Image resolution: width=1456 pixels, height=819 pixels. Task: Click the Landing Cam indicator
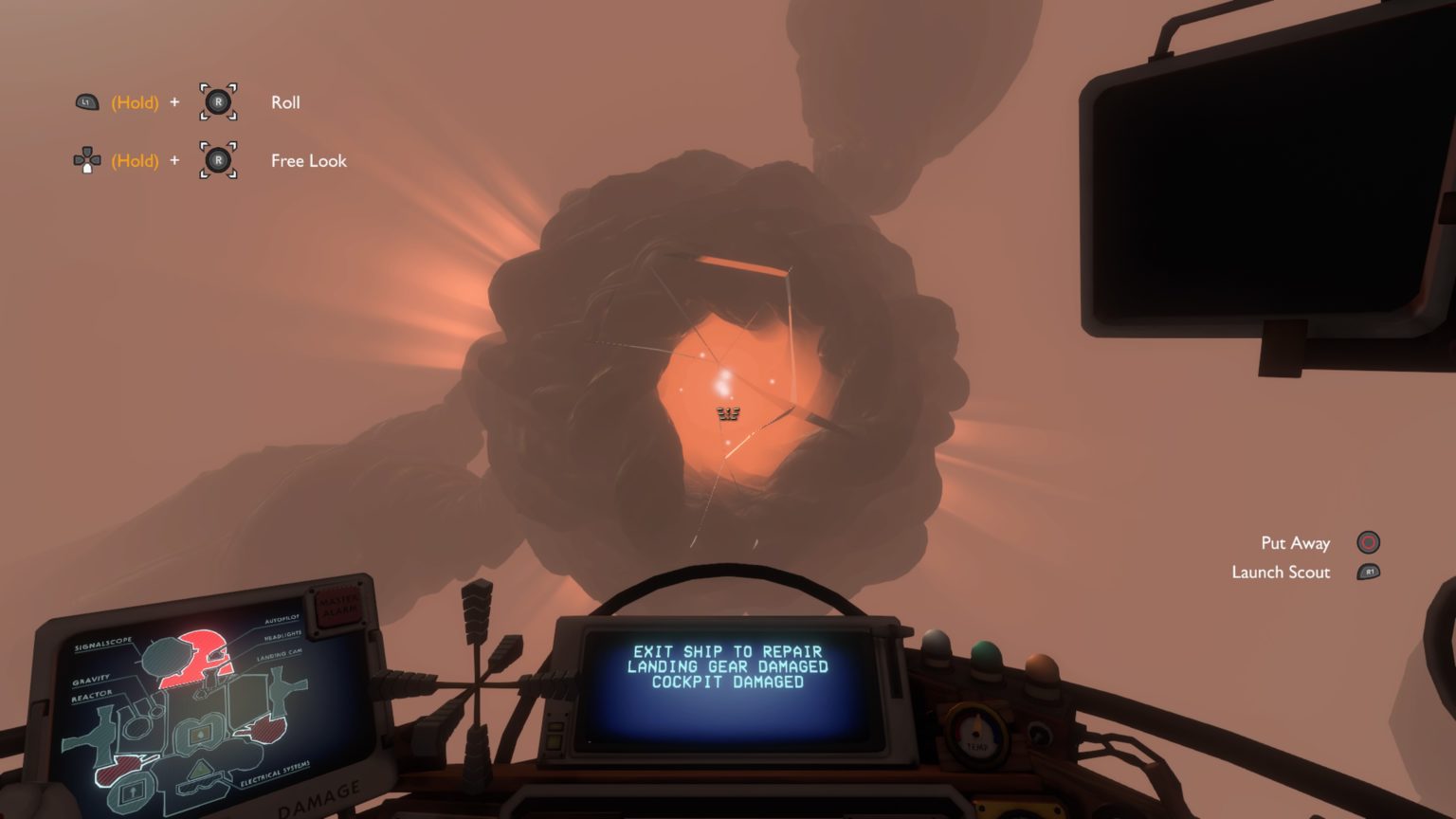click(x=280, y=656)
